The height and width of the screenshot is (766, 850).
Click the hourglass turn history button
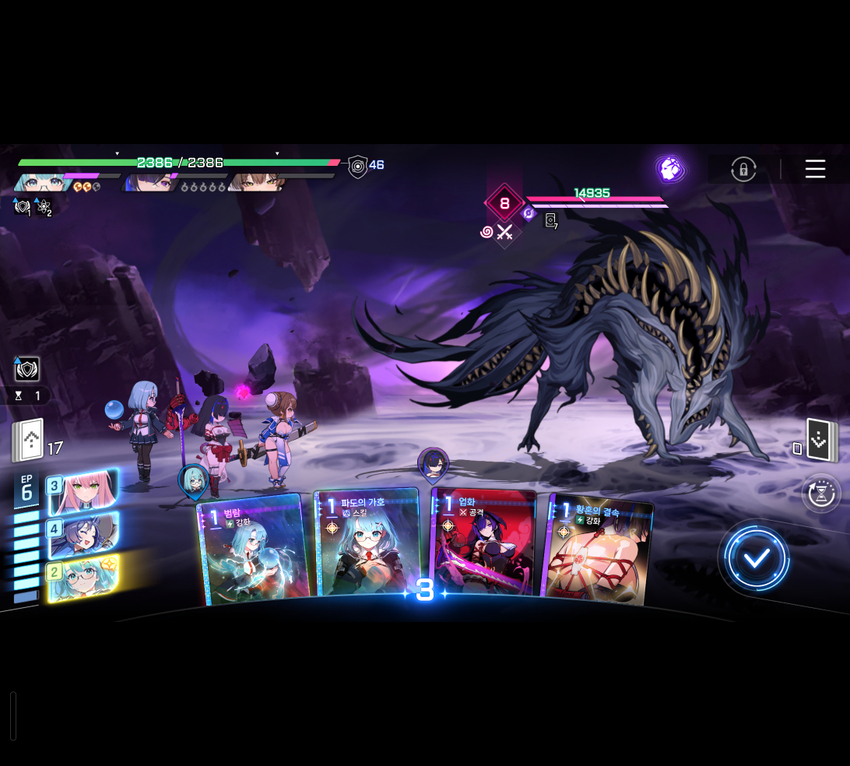tap(820, 493)
